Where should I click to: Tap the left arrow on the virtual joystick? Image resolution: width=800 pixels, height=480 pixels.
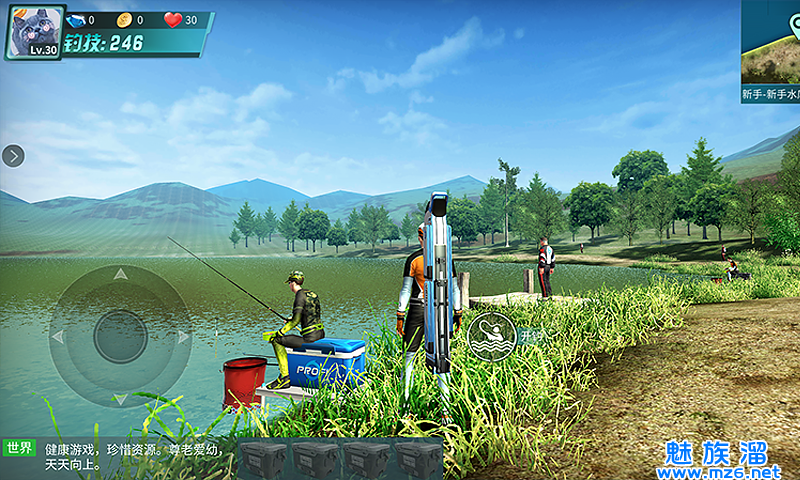(57, 337)
